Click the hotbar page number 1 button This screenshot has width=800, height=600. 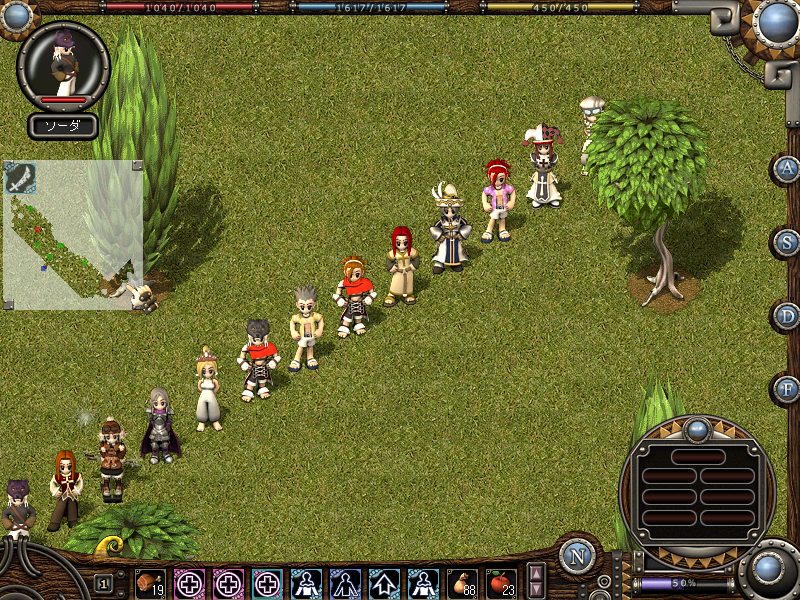104,583
